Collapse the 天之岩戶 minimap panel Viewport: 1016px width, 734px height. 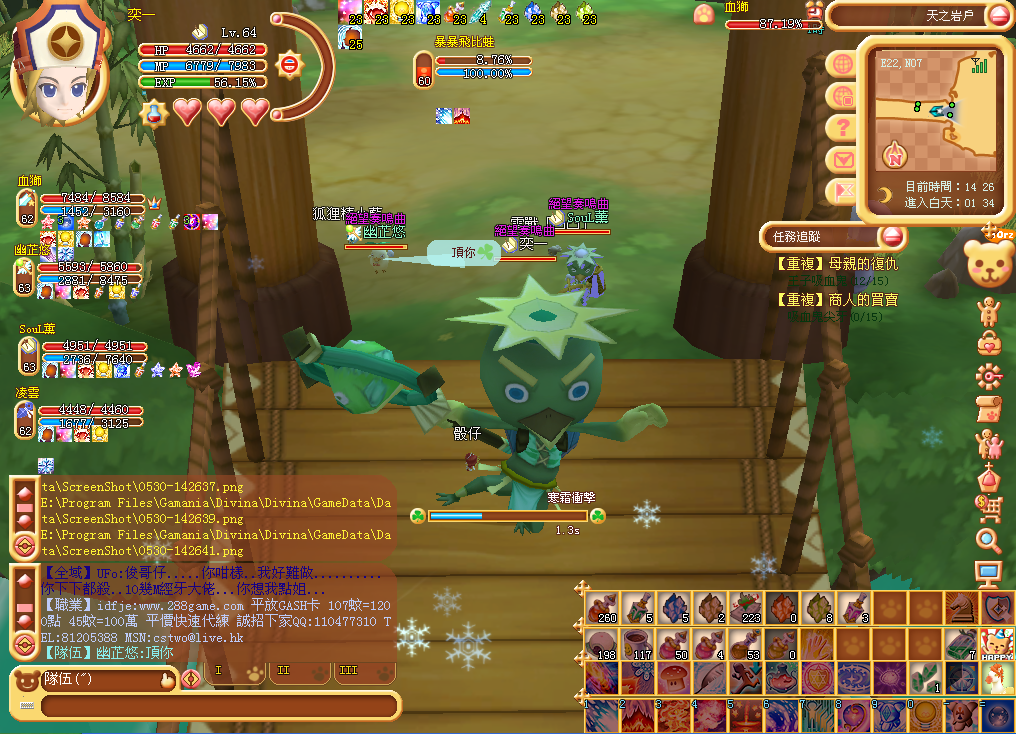point(999,15)
